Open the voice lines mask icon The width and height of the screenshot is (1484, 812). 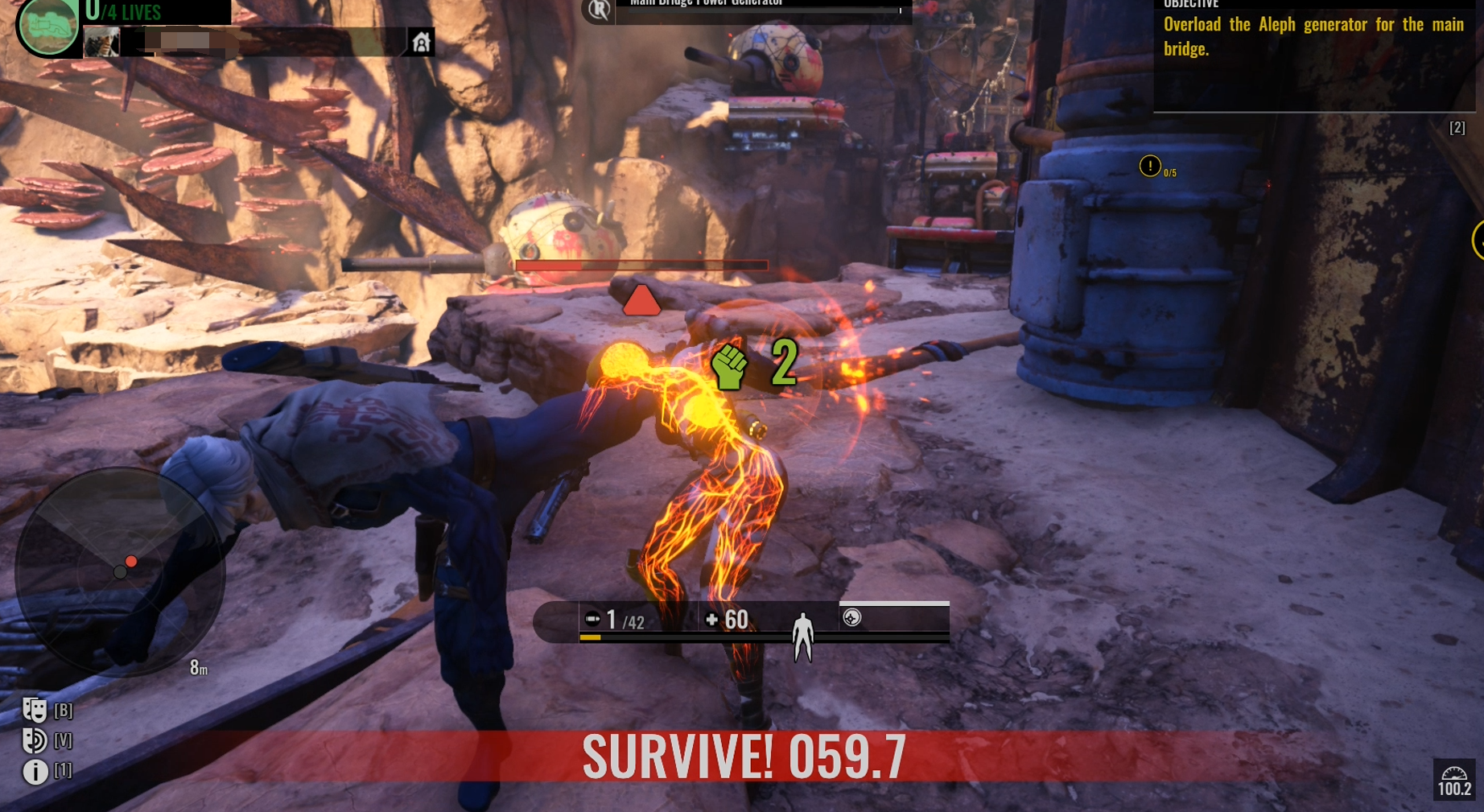tap(35, 740)
